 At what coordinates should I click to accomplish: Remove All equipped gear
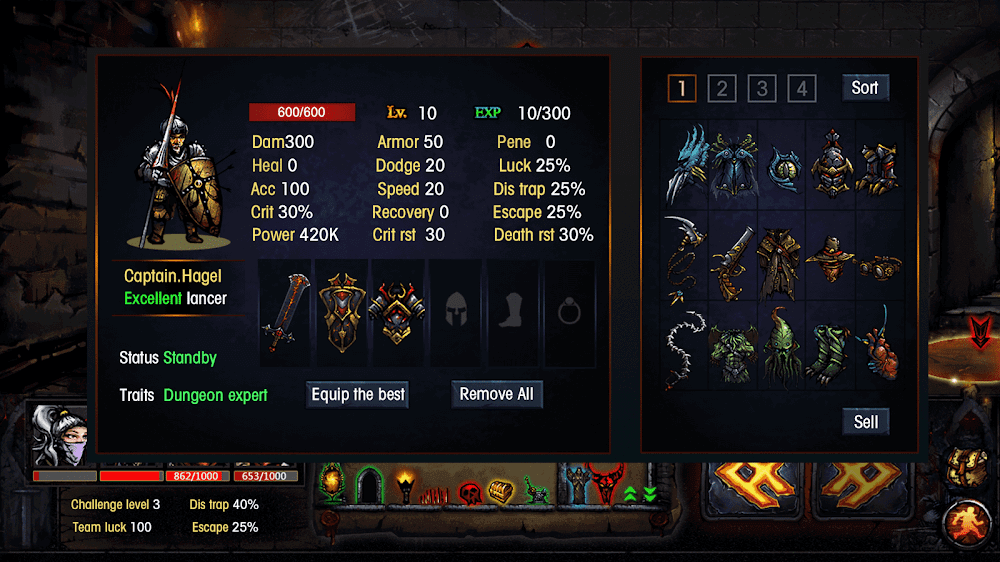[497, 394]
